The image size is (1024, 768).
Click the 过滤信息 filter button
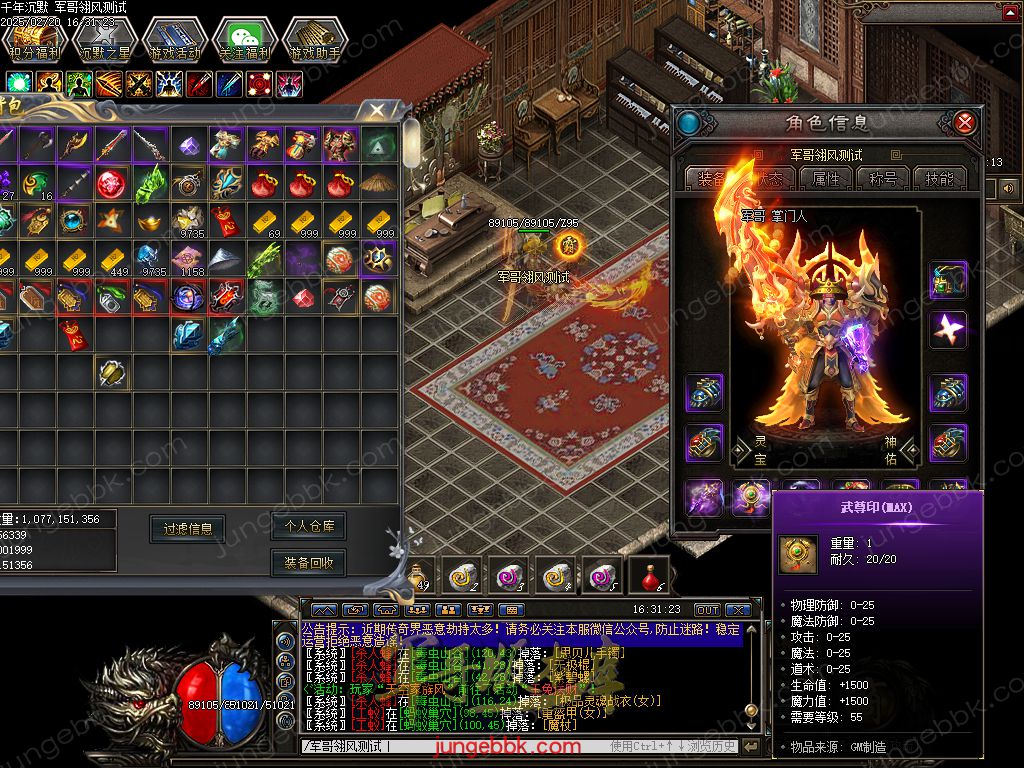[188, 528]
